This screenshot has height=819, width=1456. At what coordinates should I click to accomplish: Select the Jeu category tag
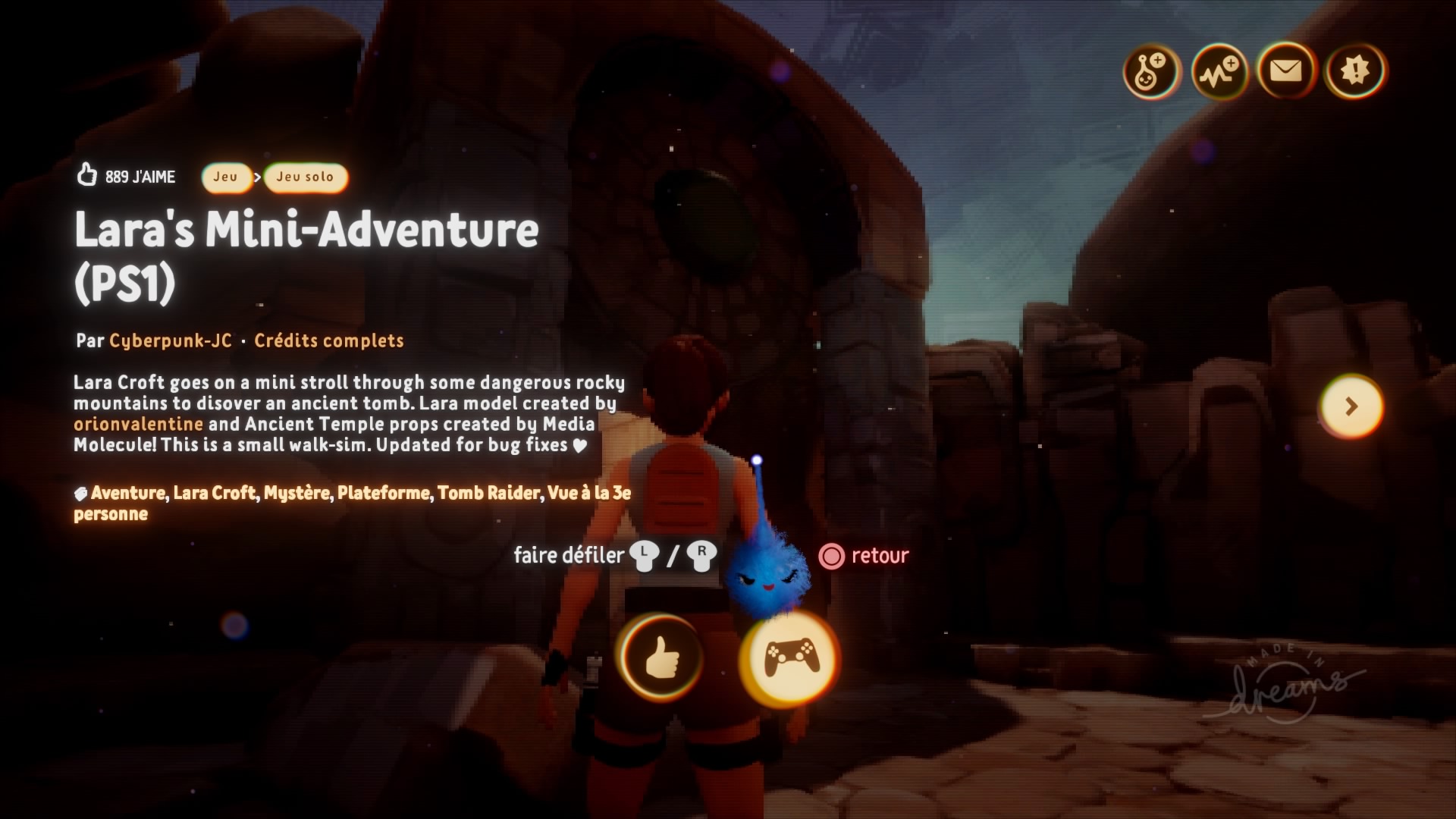225,177
